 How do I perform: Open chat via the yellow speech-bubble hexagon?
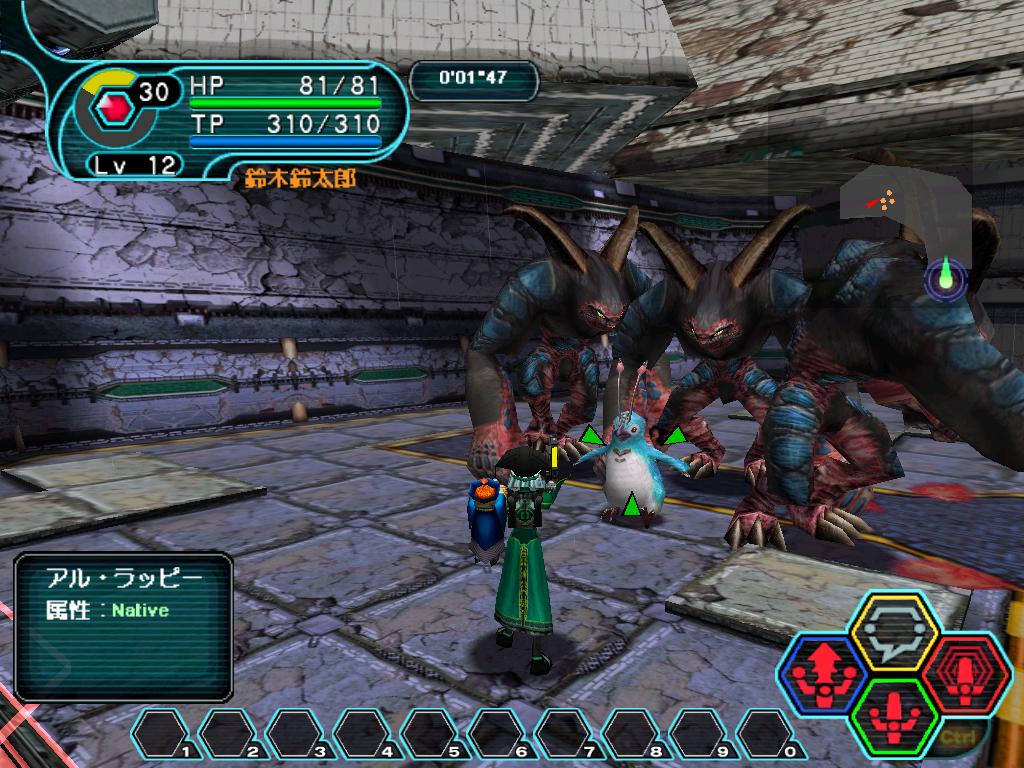(893, 632)
